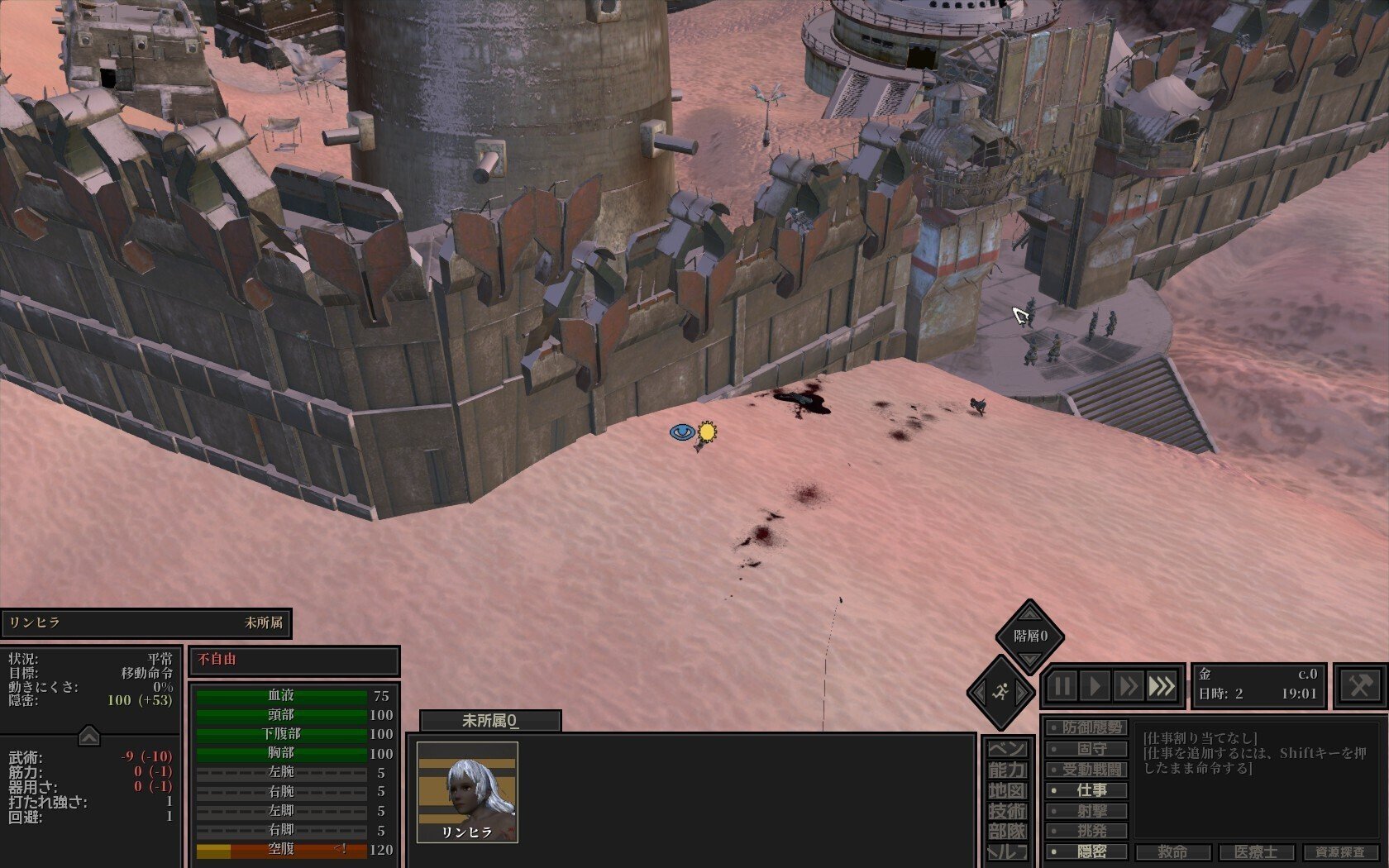Screen dimensions: 1389x868
Task: Choose the double-arrow fast-forward speed
Action: coord(1128,686)
